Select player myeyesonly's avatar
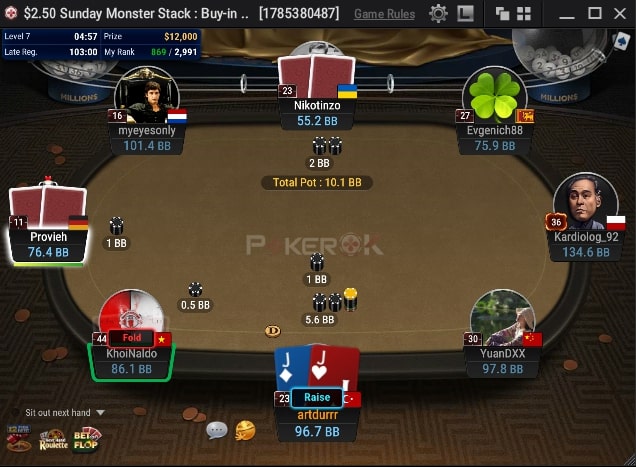Image resolution: width=636 pixels, height=467 pixels. (146, 97)
